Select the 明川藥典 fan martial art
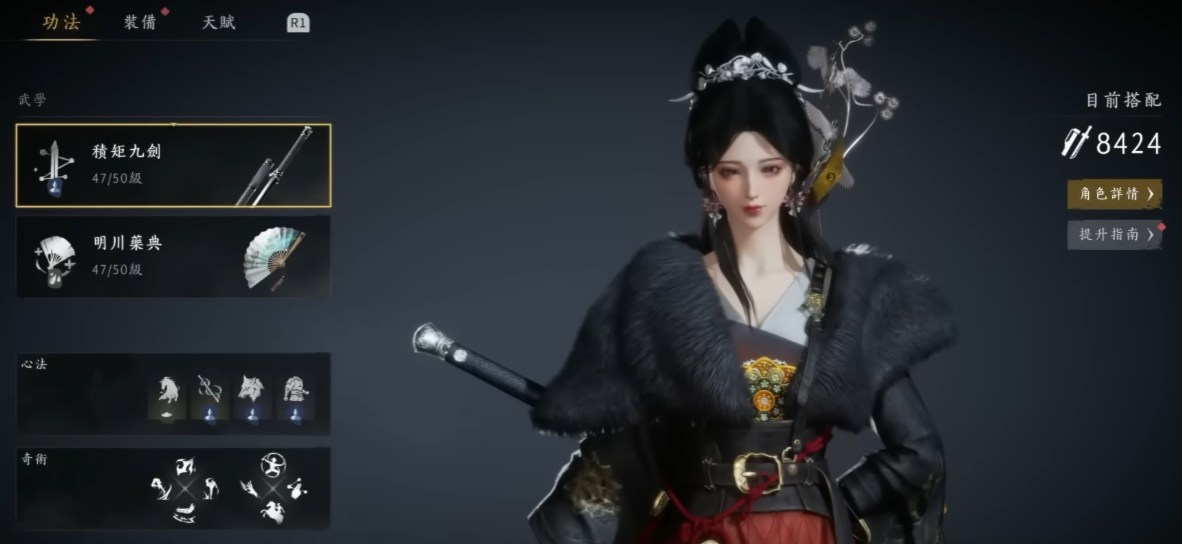 [x=173, y=256]
